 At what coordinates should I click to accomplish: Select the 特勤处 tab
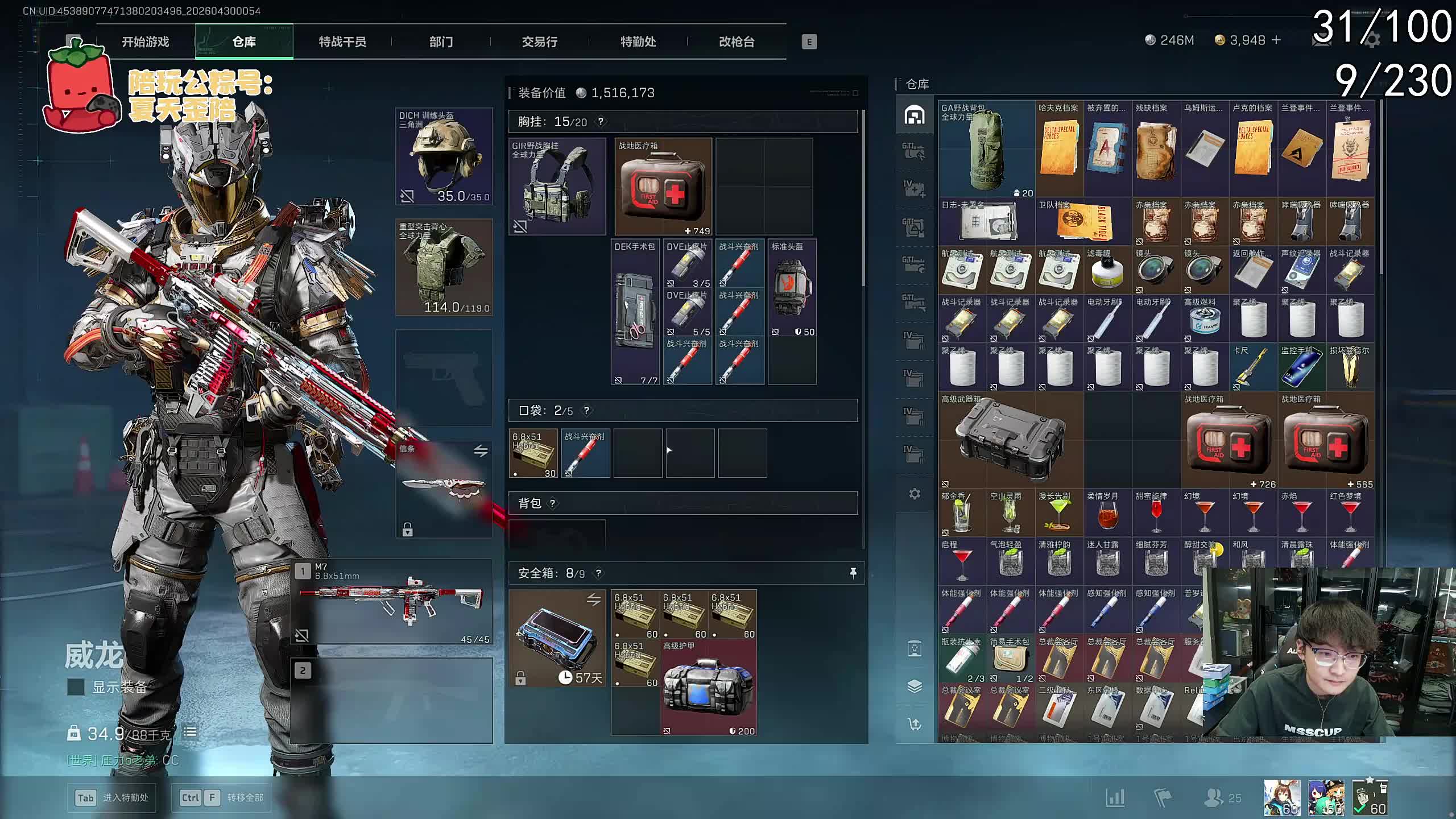click(638, 42)
